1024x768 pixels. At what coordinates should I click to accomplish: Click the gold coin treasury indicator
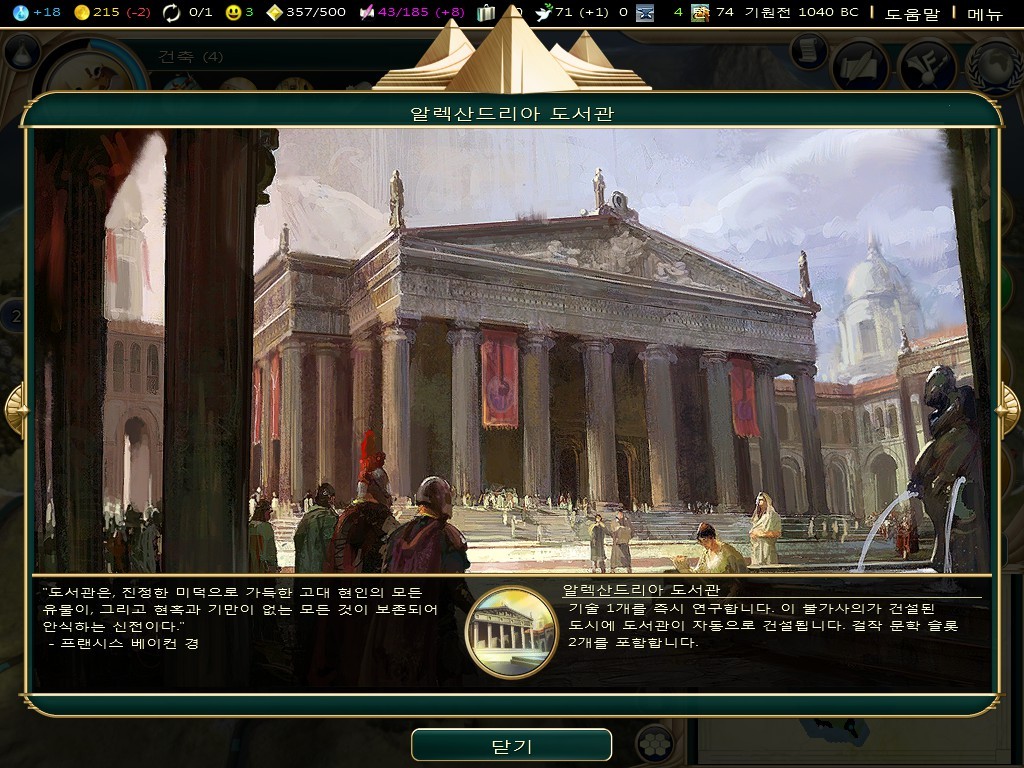83,12
